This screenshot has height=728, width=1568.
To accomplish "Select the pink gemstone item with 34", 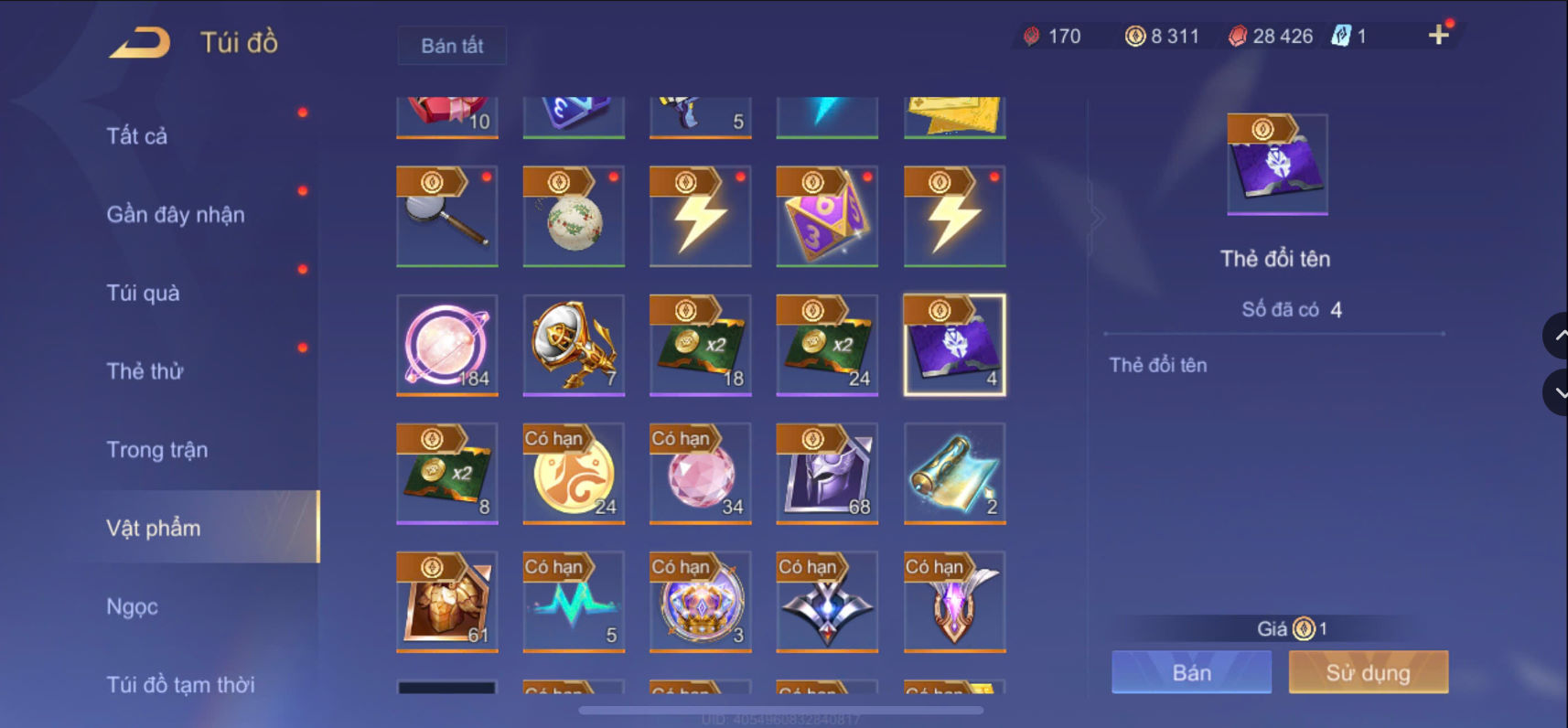I will point(700,474).
